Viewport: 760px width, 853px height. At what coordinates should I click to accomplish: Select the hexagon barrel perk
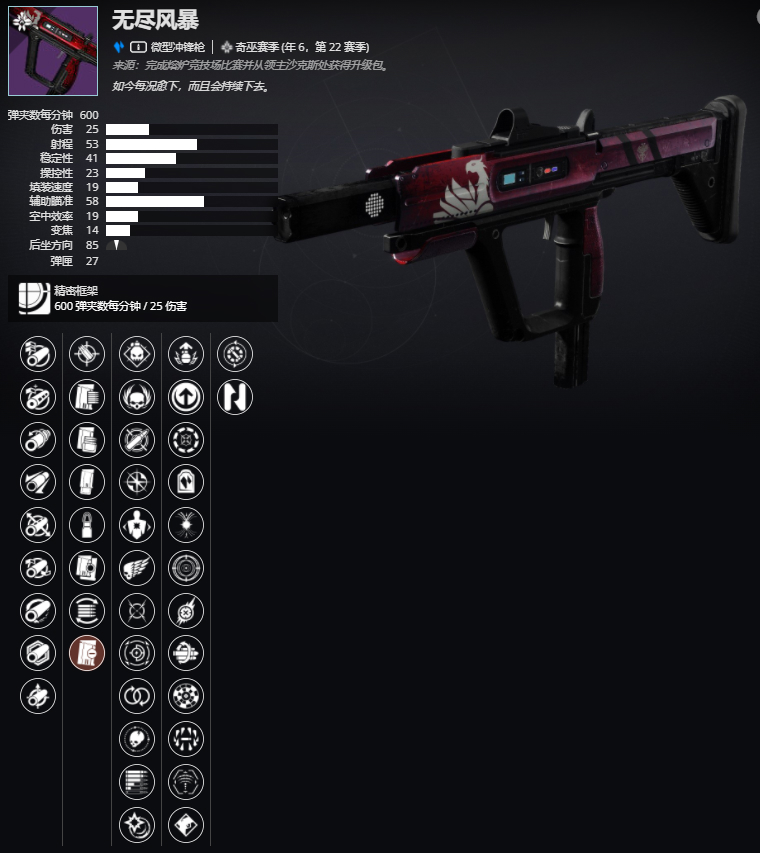(x=38, y=653)
